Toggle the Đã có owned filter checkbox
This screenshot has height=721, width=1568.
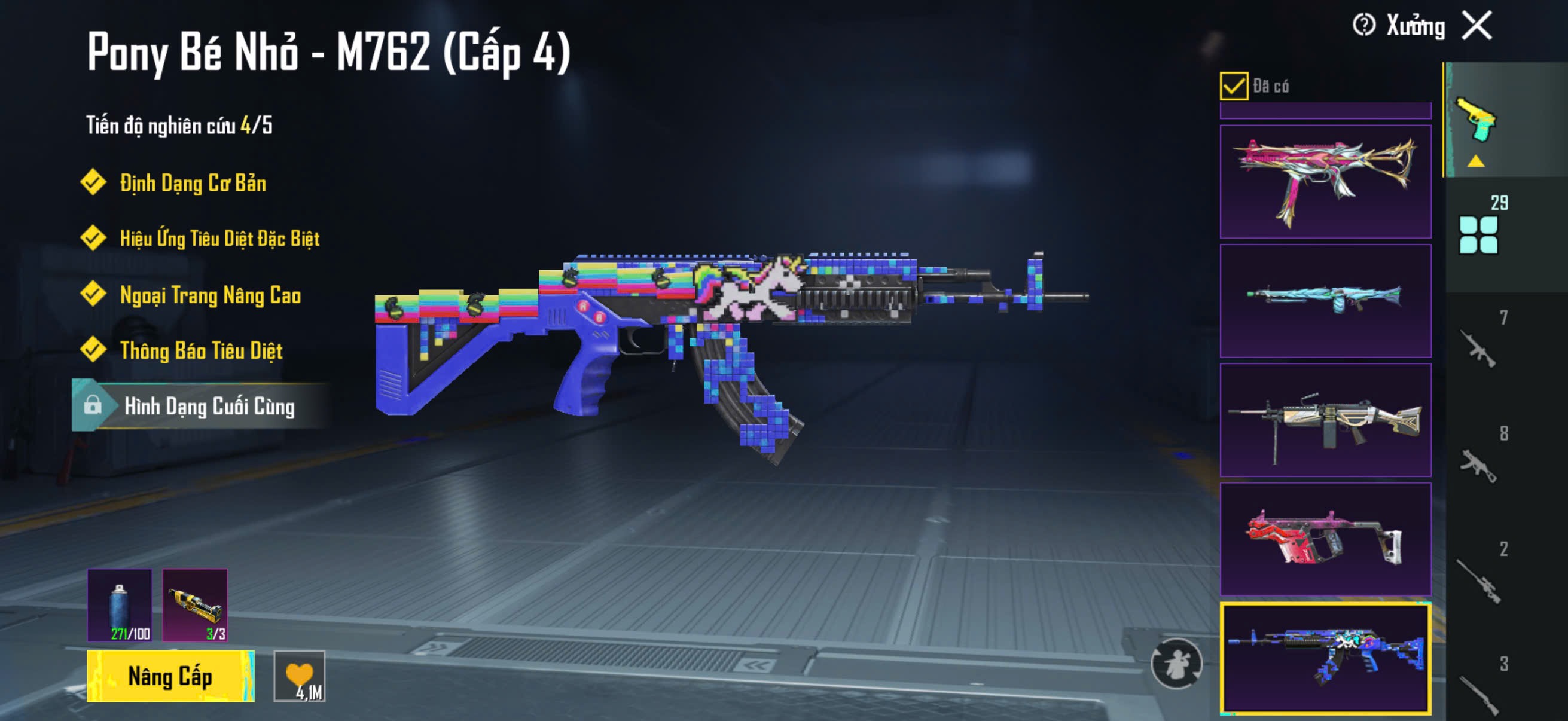[x=1233, y=85]
